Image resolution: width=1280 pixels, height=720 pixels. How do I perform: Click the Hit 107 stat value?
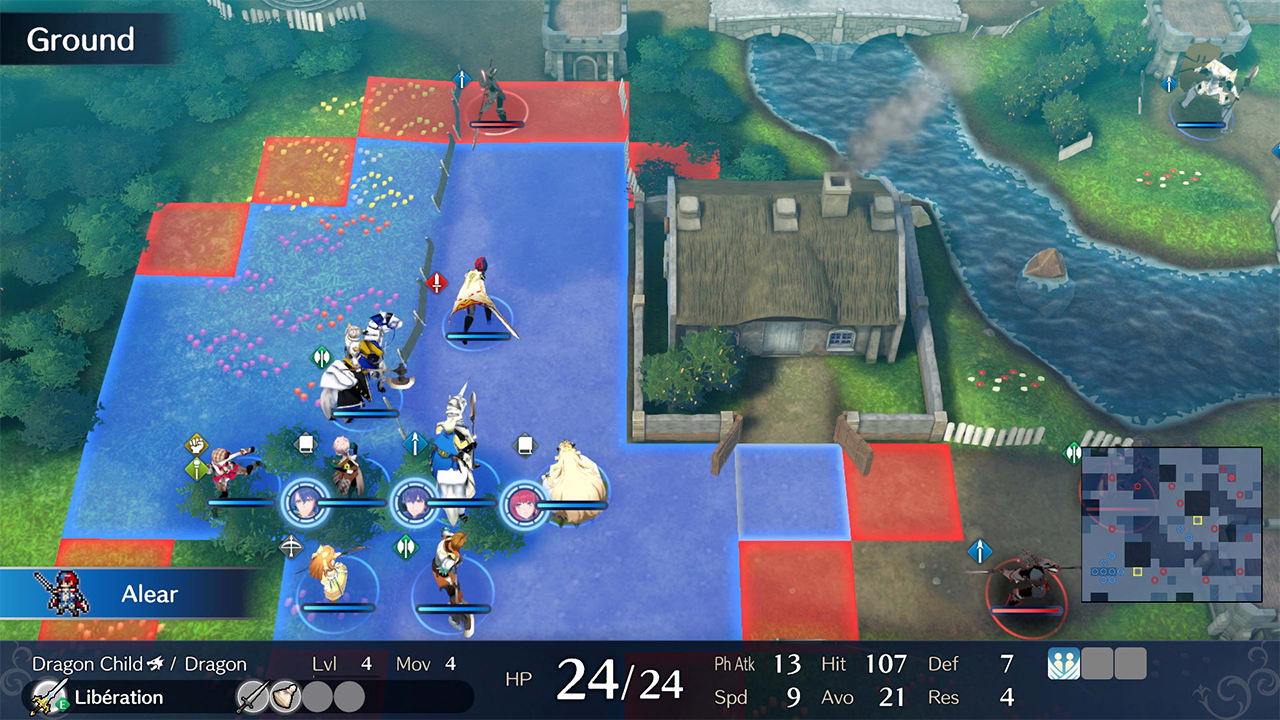(x=886, y=663)
